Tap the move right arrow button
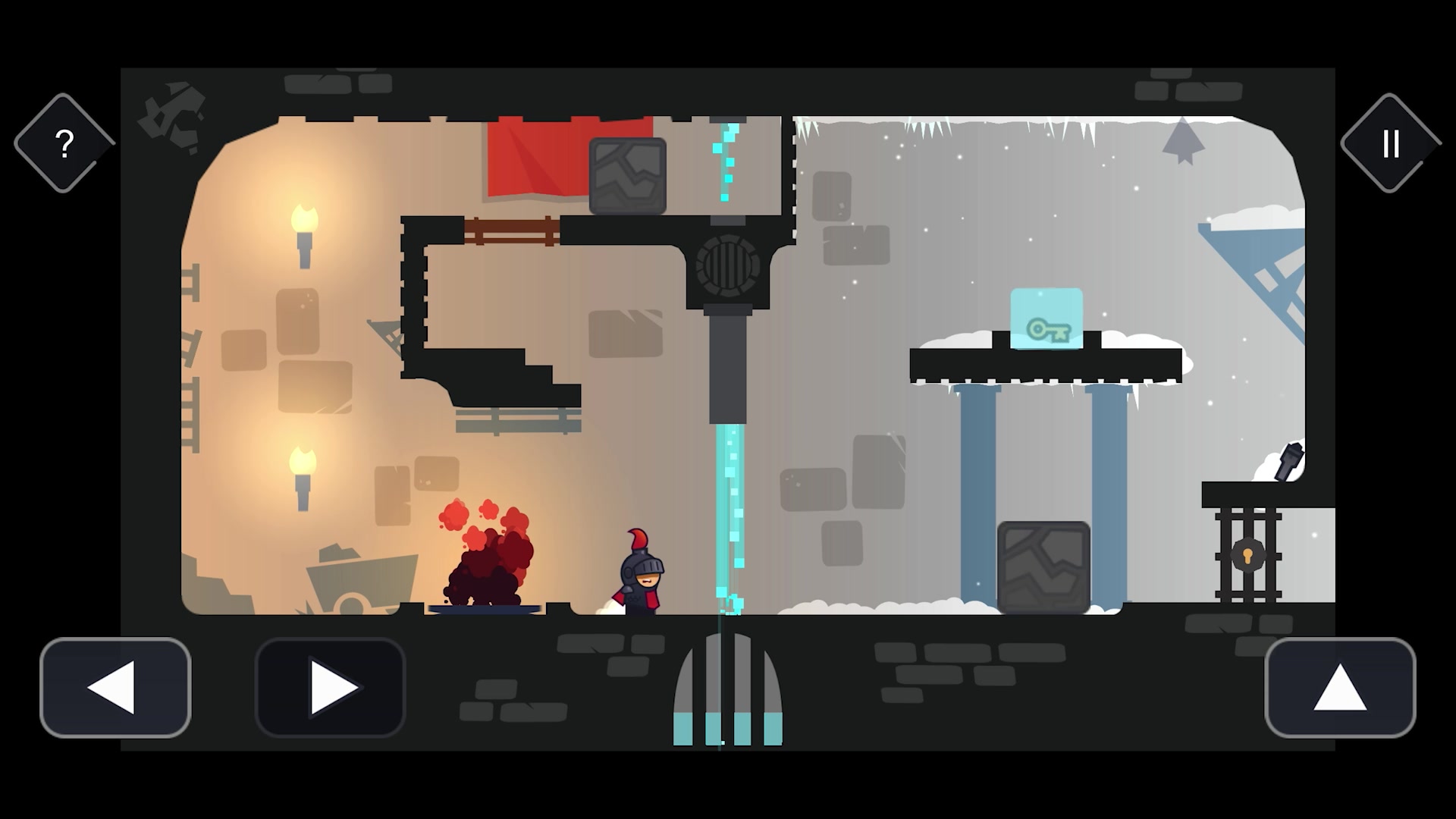The image size is (1456, 819). [331, 687]
